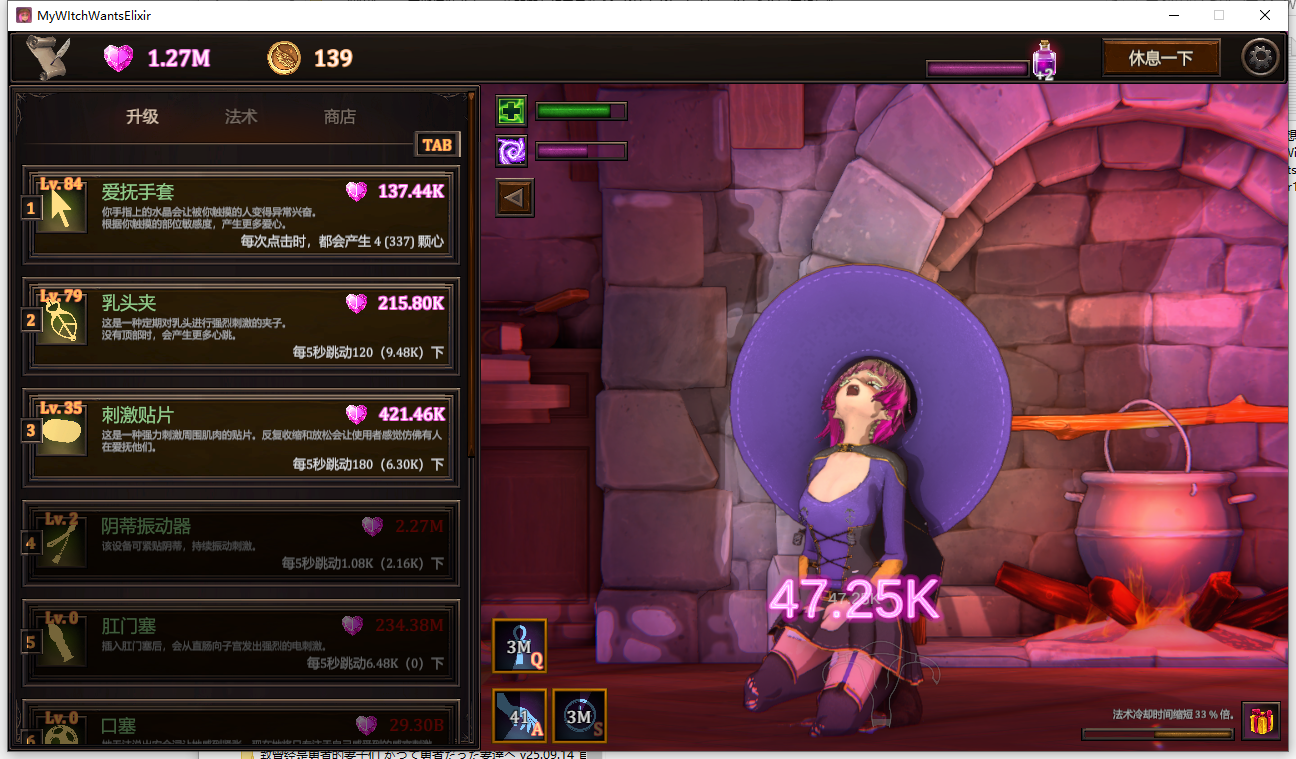The width and height of the screenshot is (1296, 759).
Task: Activate the A spell icon
Action: (520, 716)
